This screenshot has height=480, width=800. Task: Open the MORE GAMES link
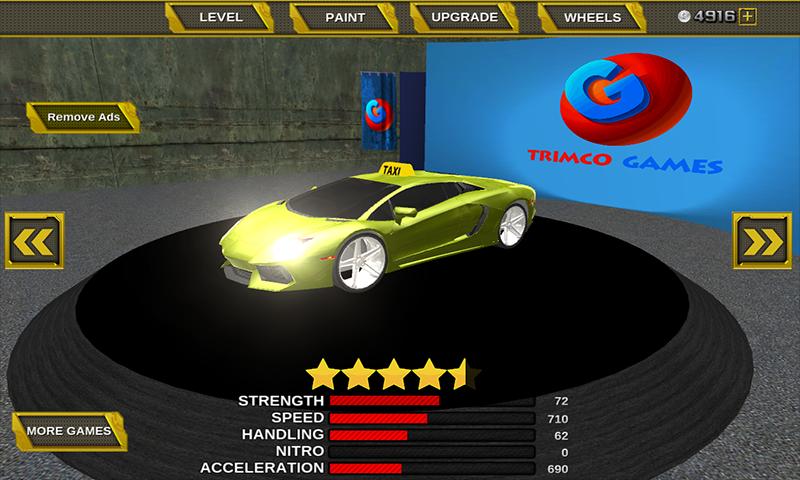(x=69, y=431)
